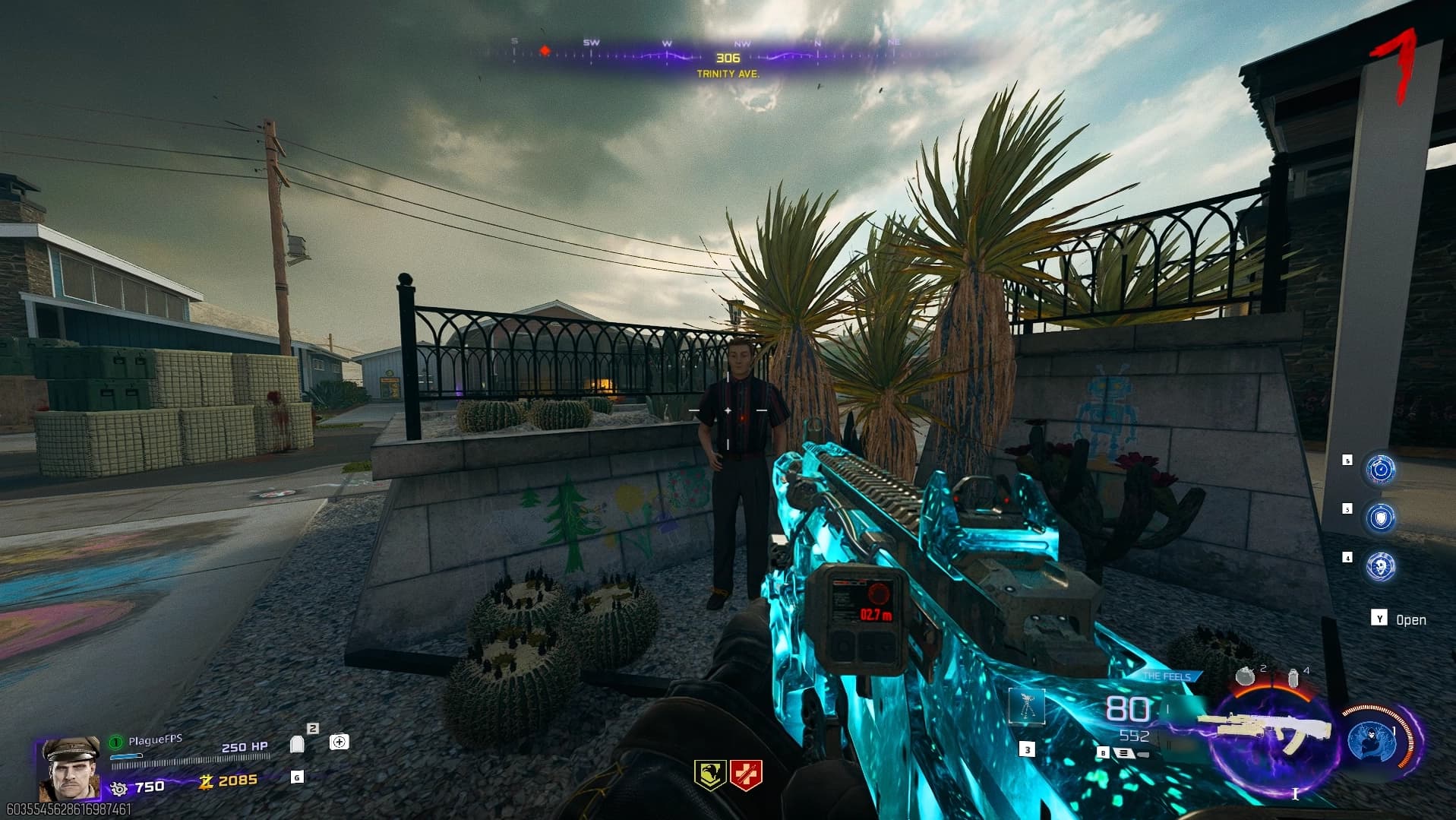1456x820 pixels.
Task: Activate the clock dial GobbleGum icon
Action: point(1380,470)
